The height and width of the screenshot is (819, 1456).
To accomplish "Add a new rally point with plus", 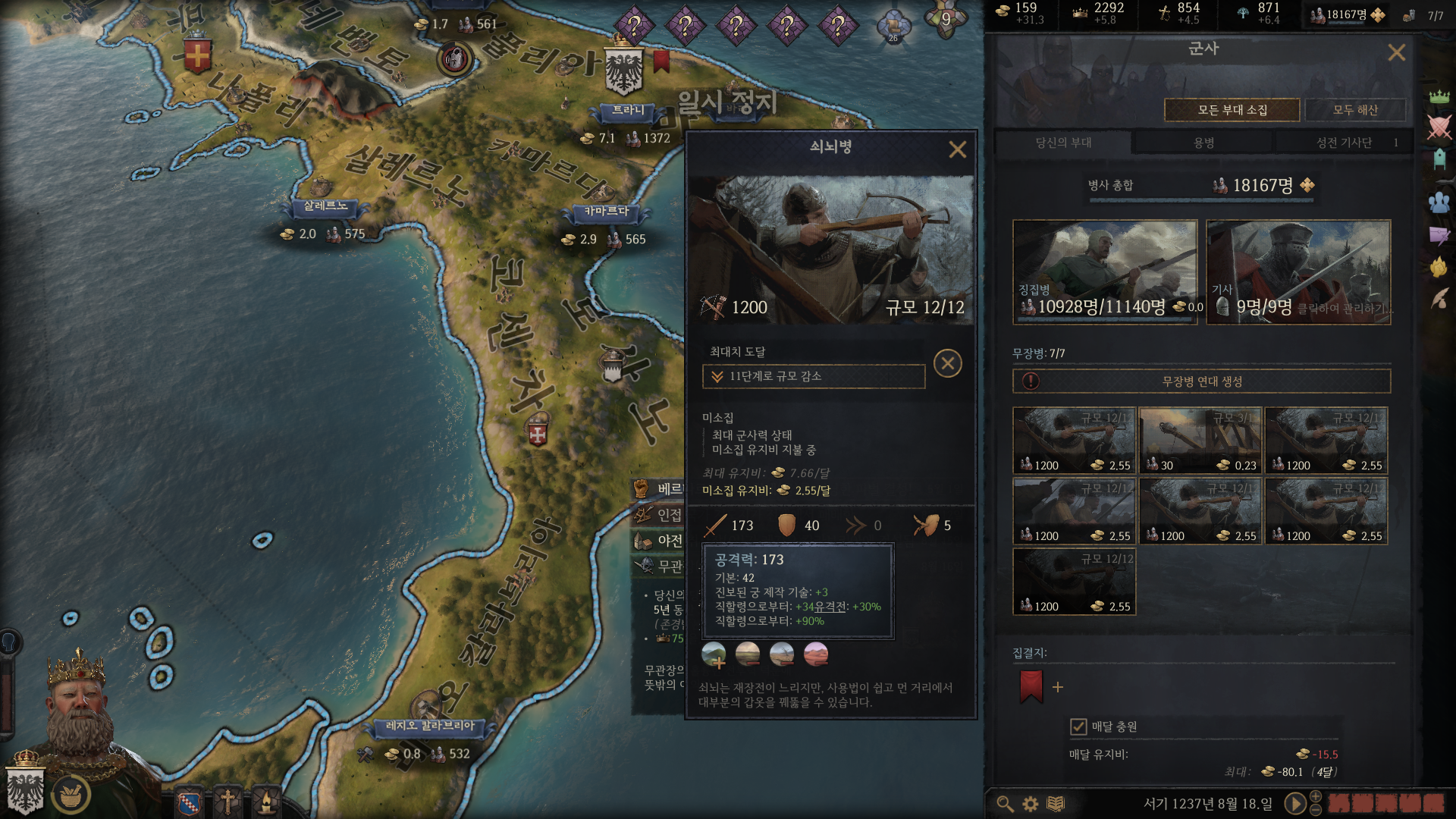I will pos(1058,687).
